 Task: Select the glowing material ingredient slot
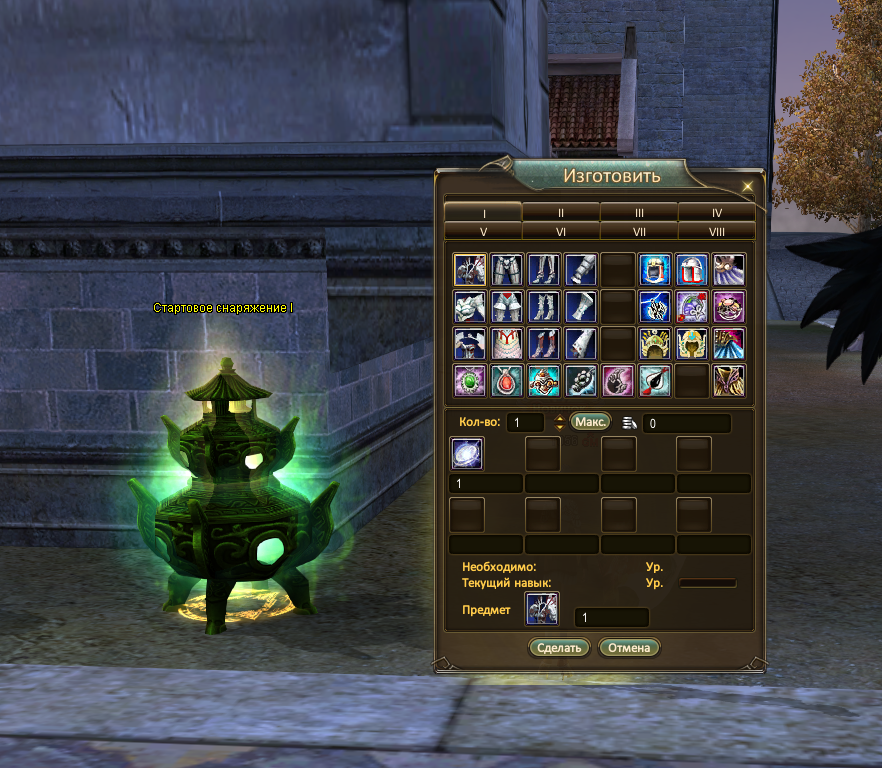point(468,454)
